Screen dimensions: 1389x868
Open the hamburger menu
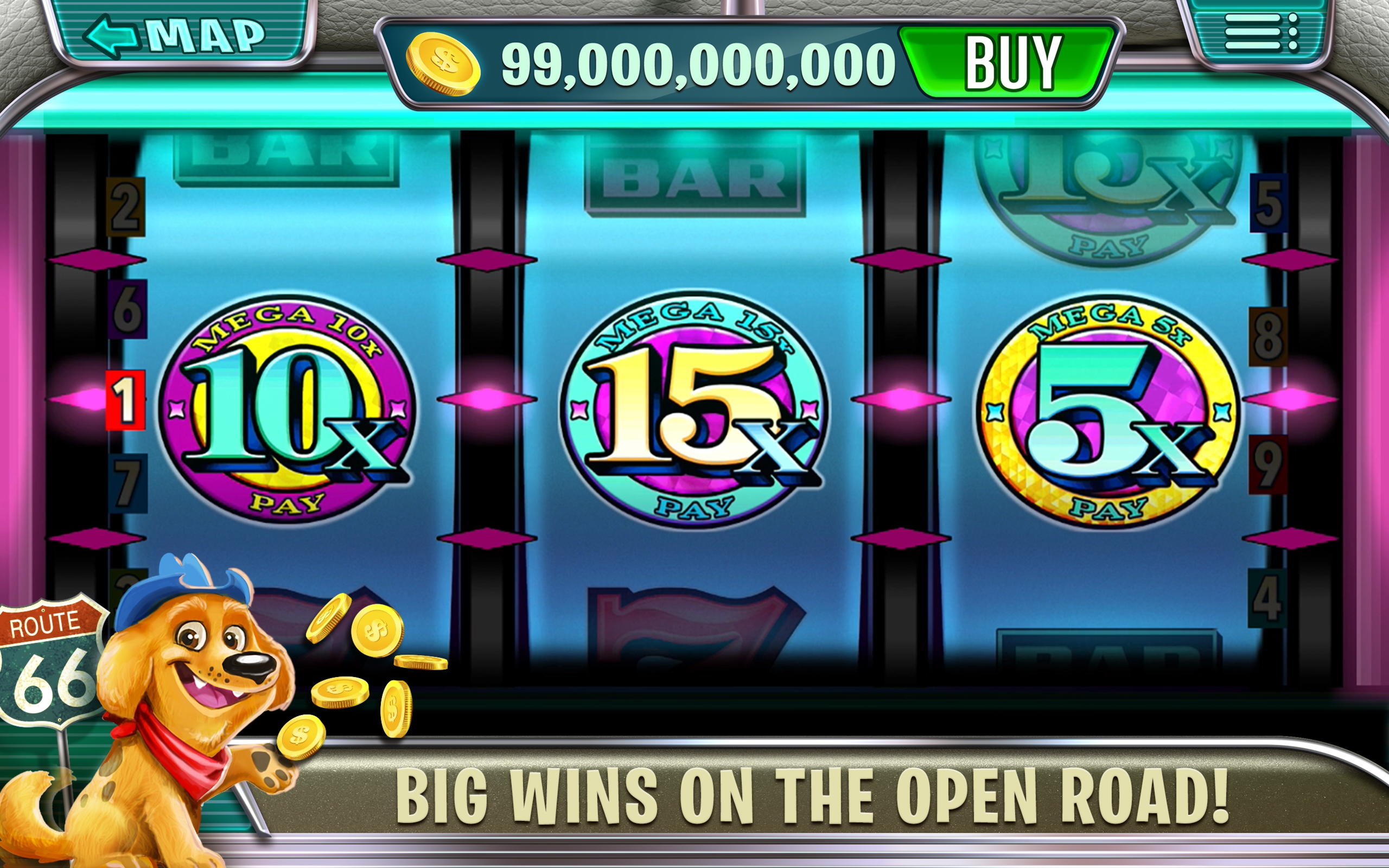point(1260,33)
